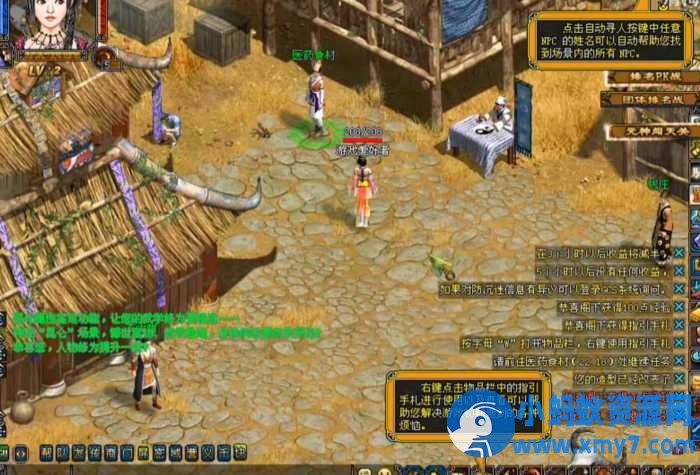The width and height of the screenshot is (700, 475).
Task: Open the 帮 help button in bottom toolbar
Action: coord(47,452)
